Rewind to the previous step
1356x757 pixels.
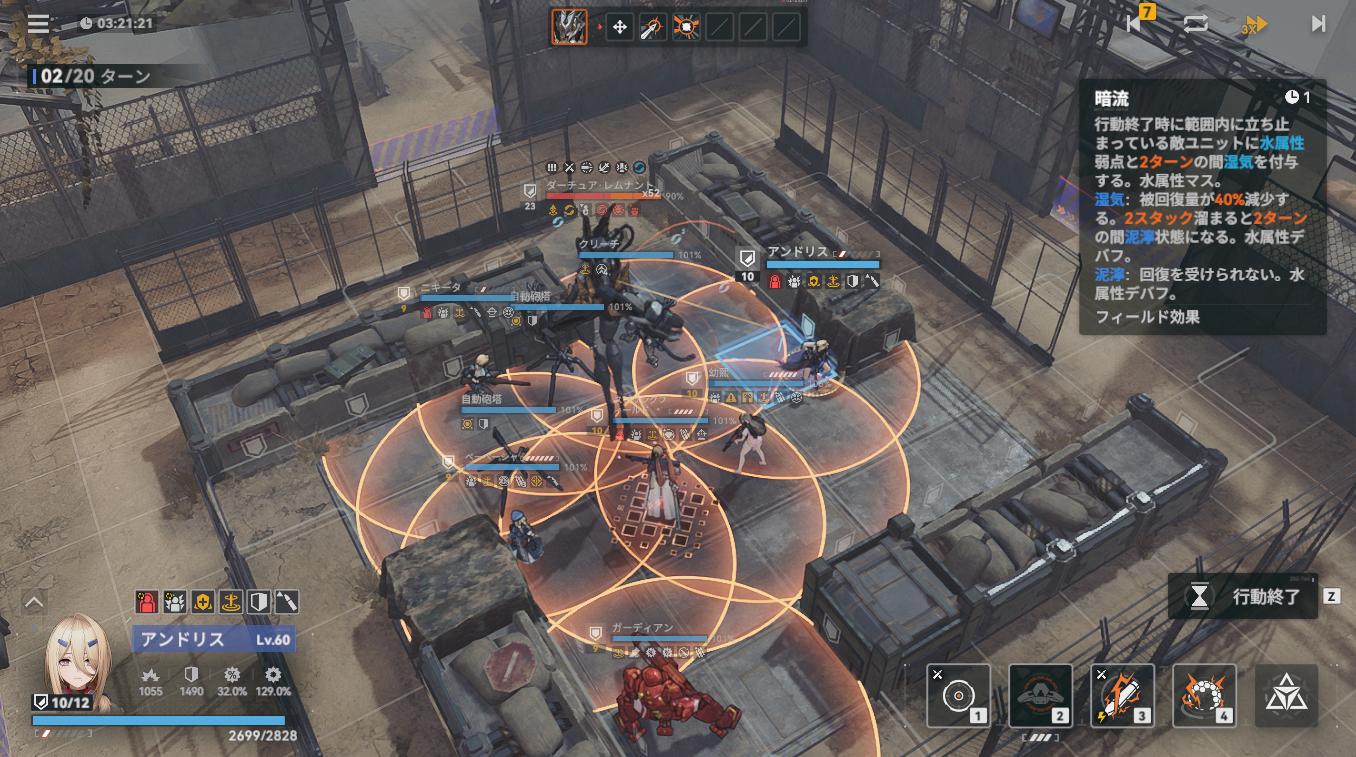pyautogui.click(x=1136, y=23)
